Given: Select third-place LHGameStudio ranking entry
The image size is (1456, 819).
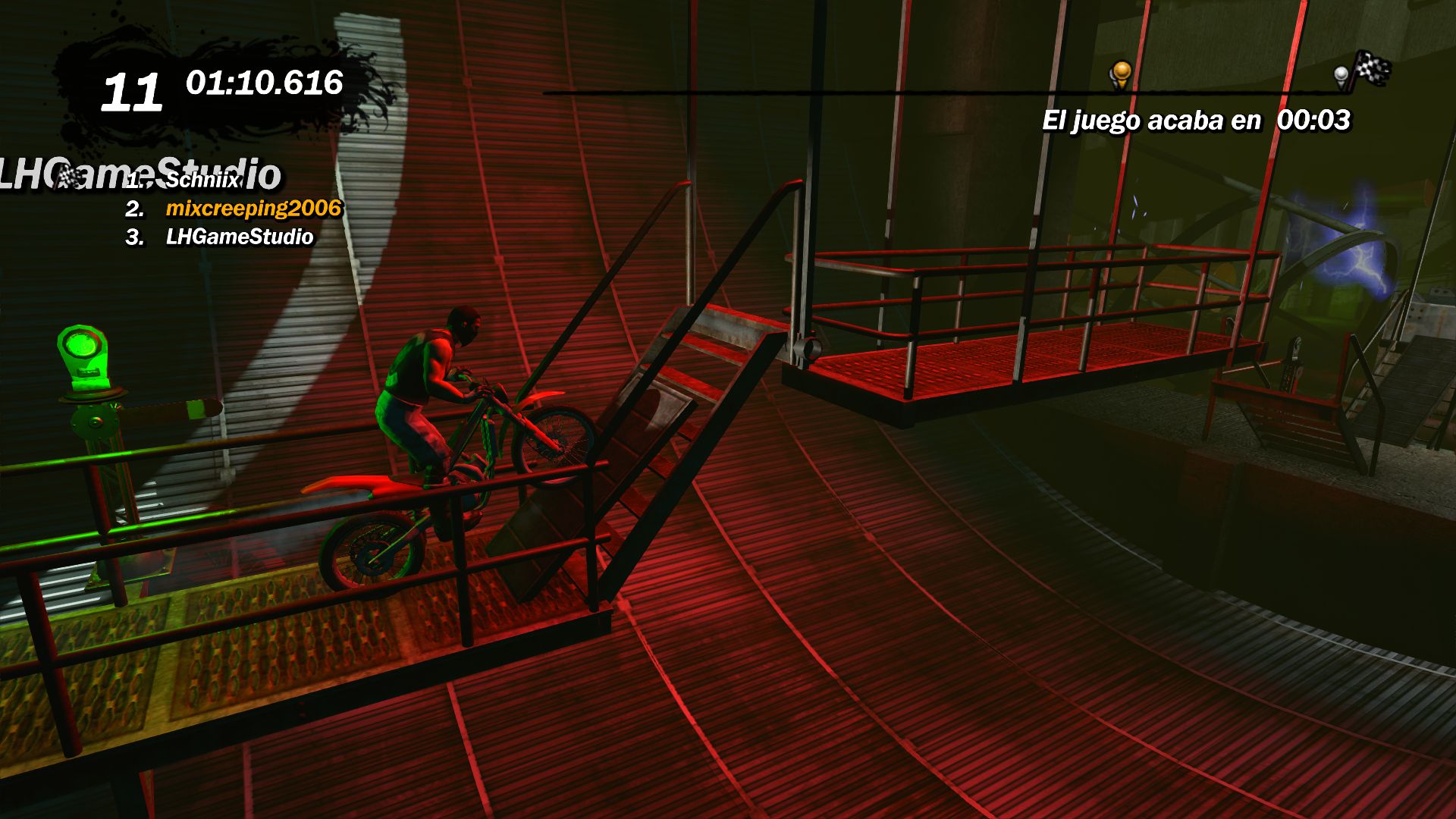Looking at the screenshot, I should tap(239, 237).
